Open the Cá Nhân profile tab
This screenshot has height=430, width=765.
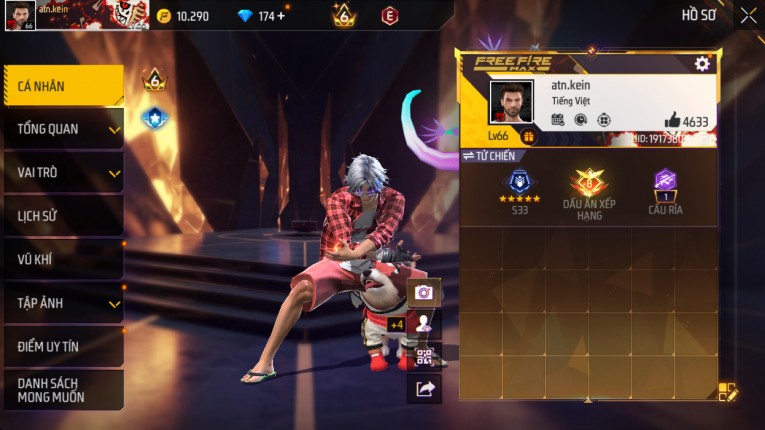[63, 86]
